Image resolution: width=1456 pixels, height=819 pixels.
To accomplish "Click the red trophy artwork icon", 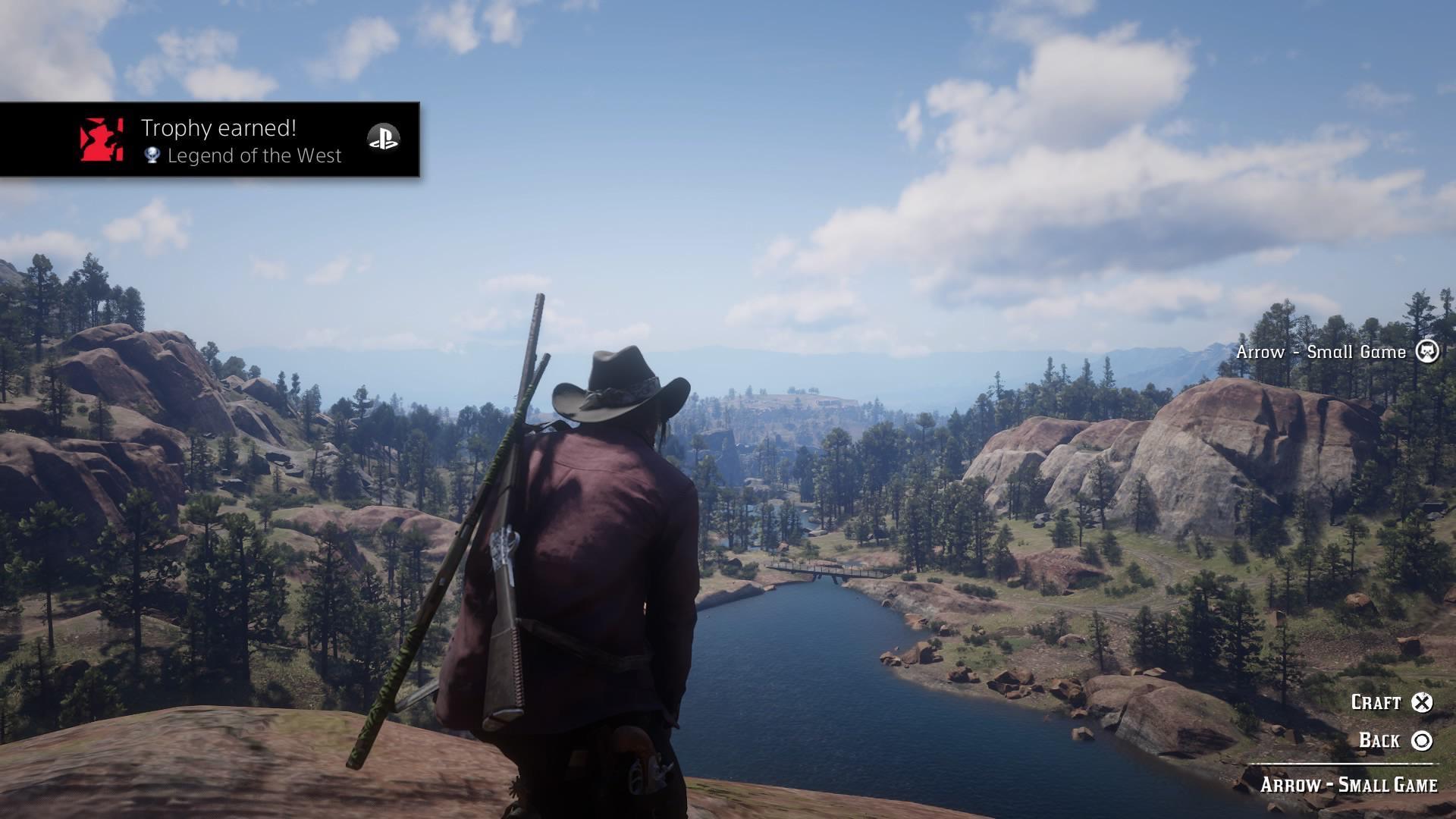I will coord(102,139).
